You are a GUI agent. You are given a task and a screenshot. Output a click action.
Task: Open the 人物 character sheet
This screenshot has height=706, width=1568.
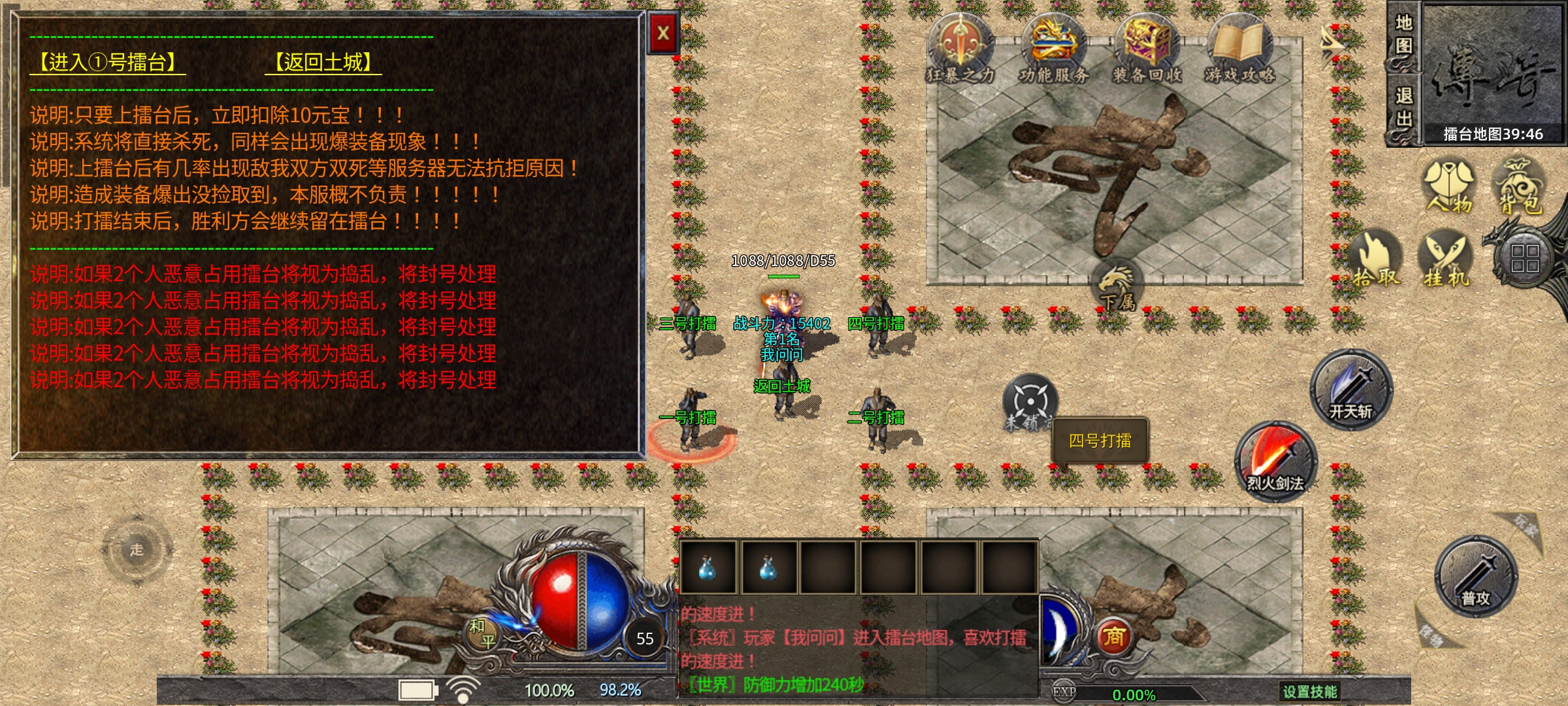1449,186
